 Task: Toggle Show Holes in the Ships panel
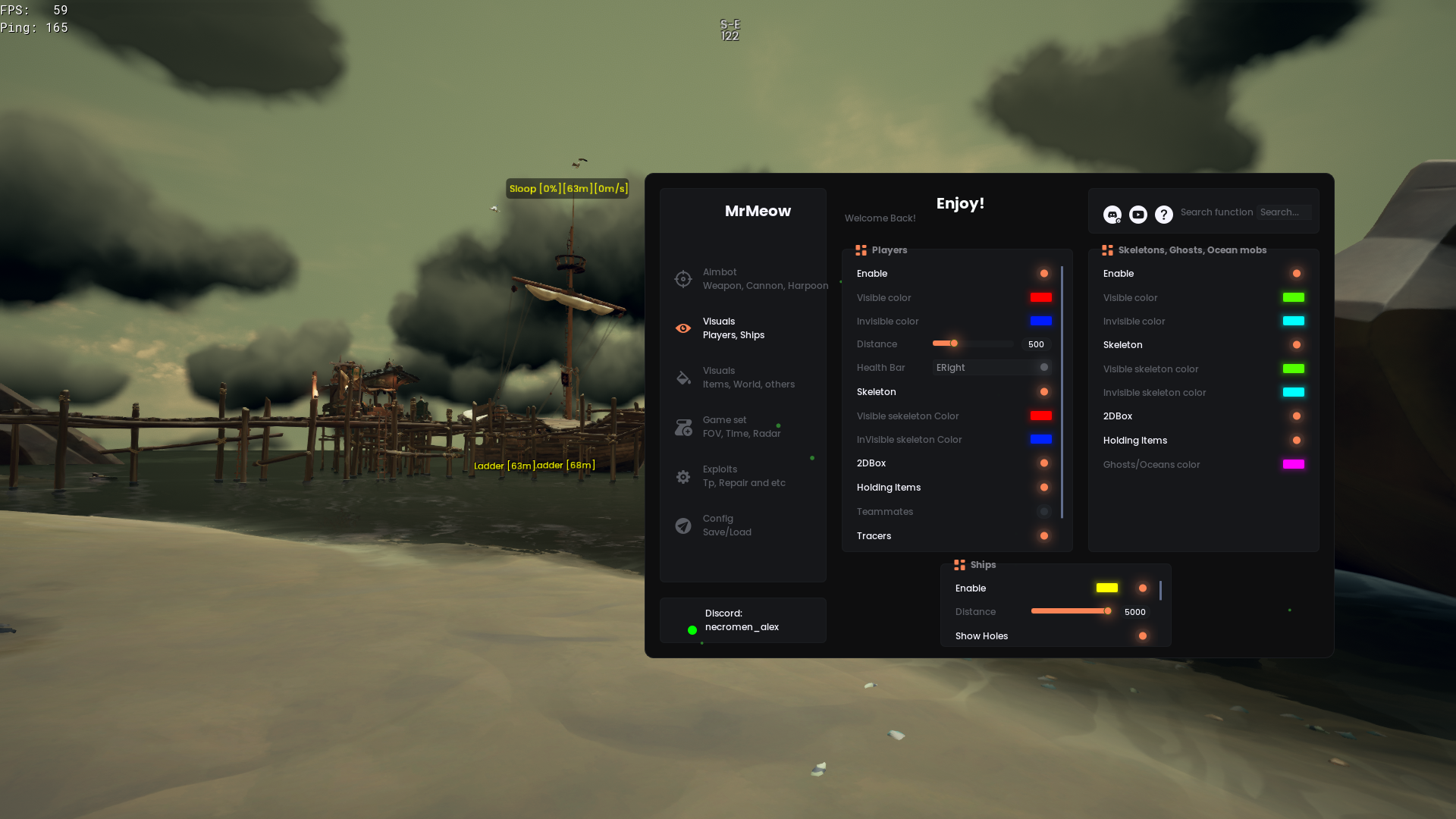pyautogui.click(x=1143, y=636)
